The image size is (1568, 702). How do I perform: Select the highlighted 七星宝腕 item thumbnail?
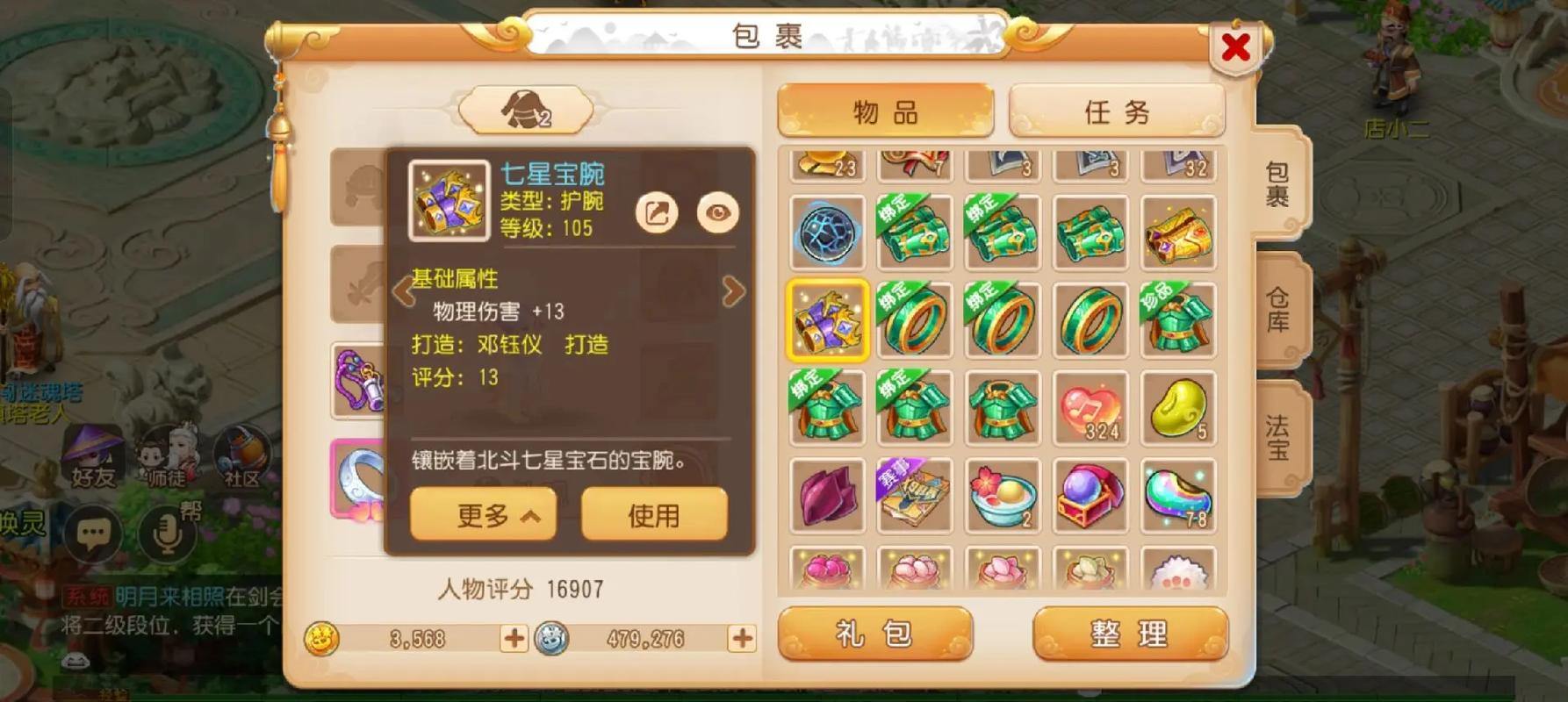(826, 319)
